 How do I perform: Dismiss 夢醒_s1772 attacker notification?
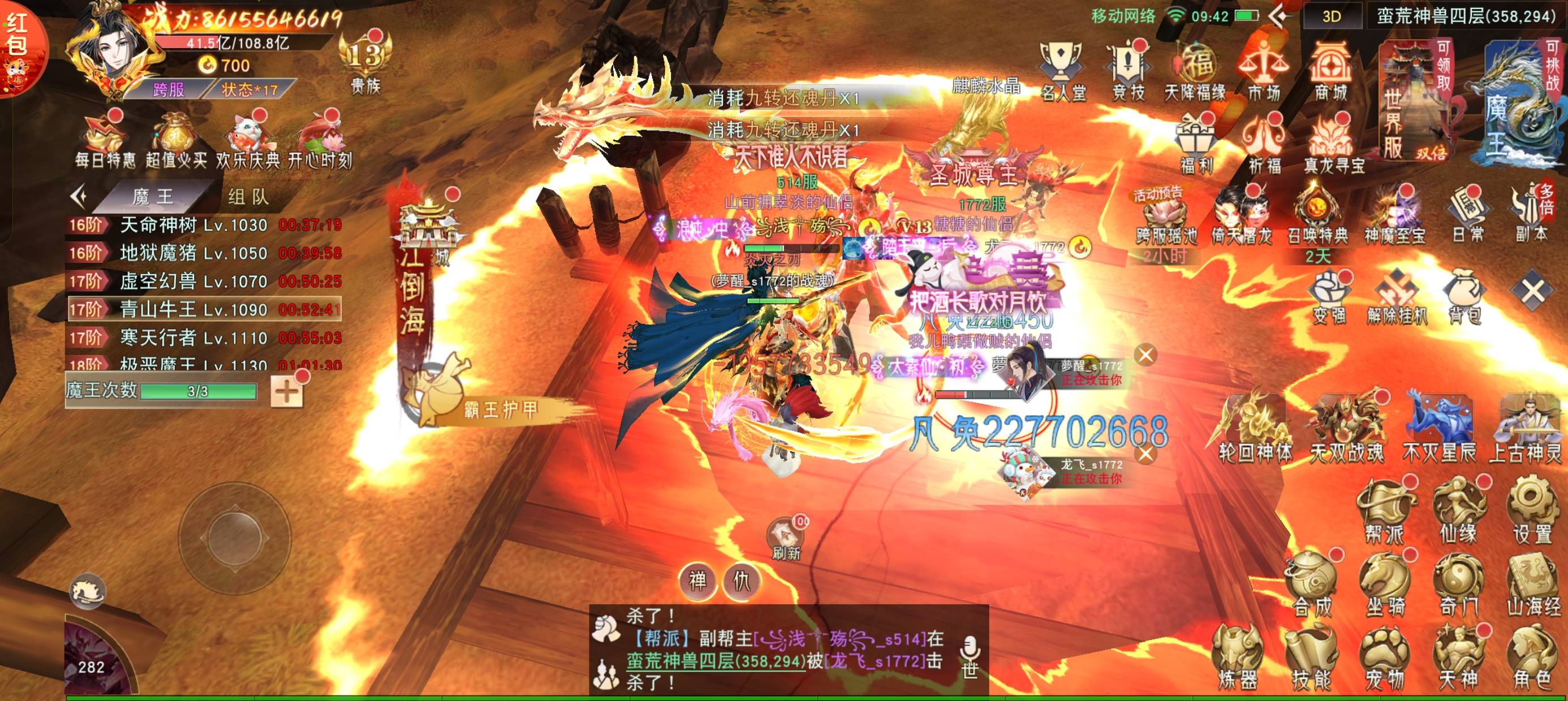tap(1145, 355)
